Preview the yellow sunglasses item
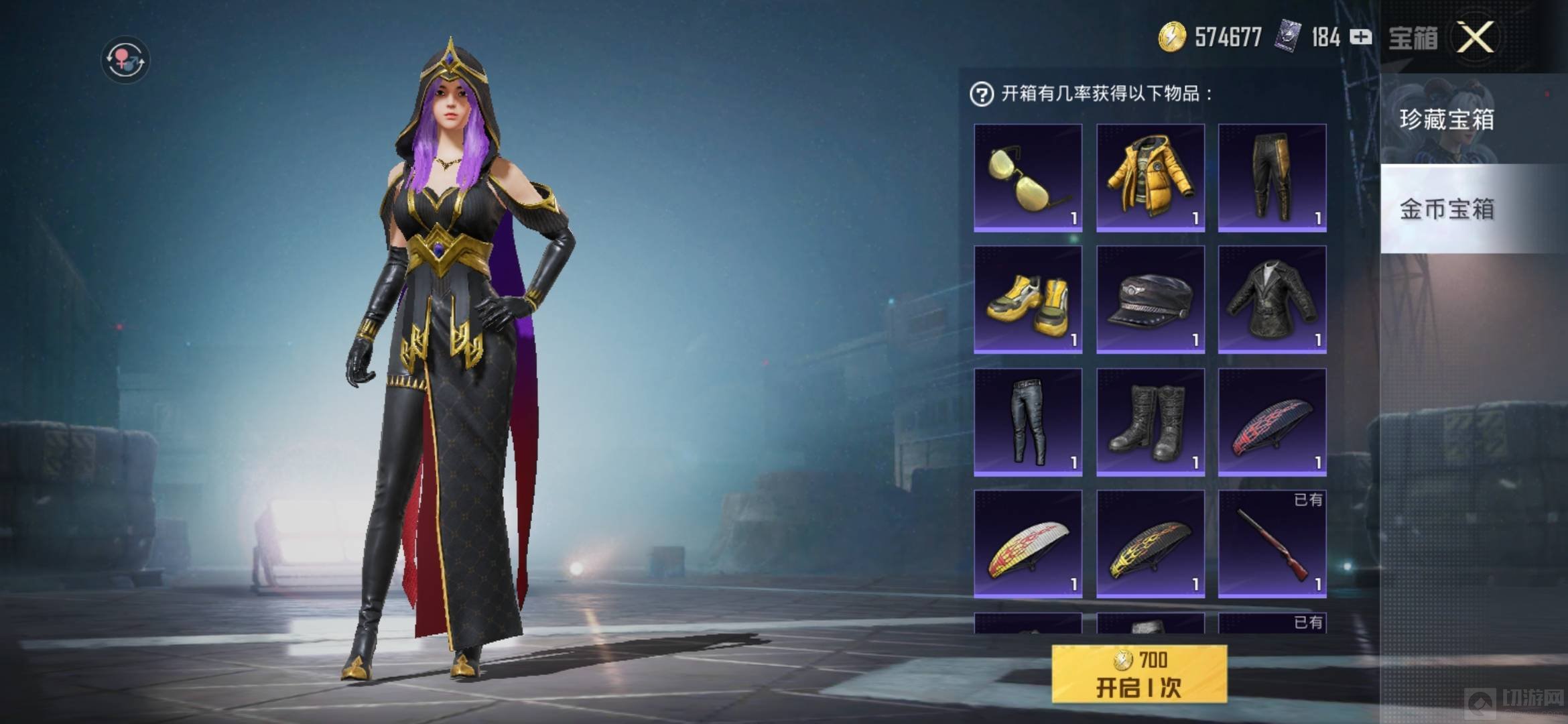The height and width of the screenshot is (724, 1568). pos(1028,178)
